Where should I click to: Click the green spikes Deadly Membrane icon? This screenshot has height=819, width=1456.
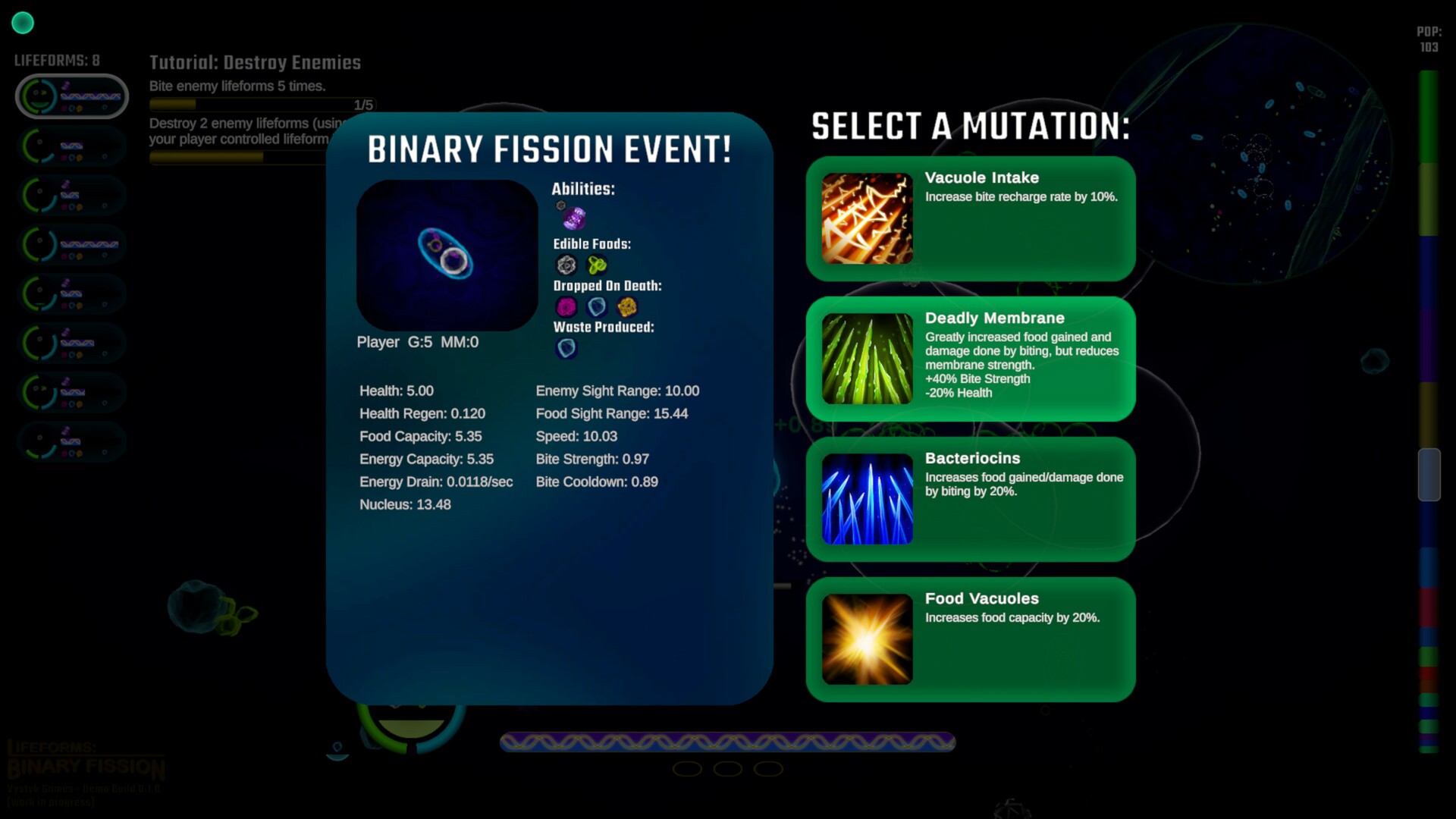coord(867,358)
